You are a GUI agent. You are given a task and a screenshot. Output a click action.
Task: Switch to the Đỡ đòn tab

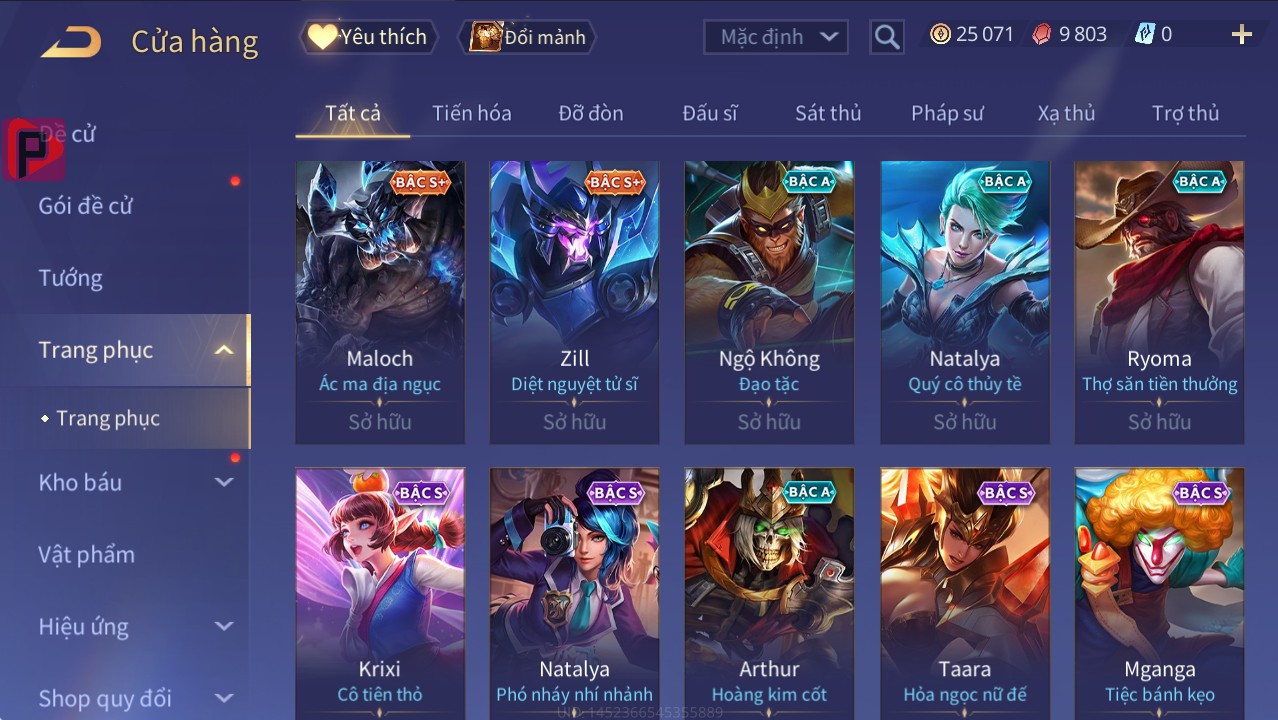[590, 113]
